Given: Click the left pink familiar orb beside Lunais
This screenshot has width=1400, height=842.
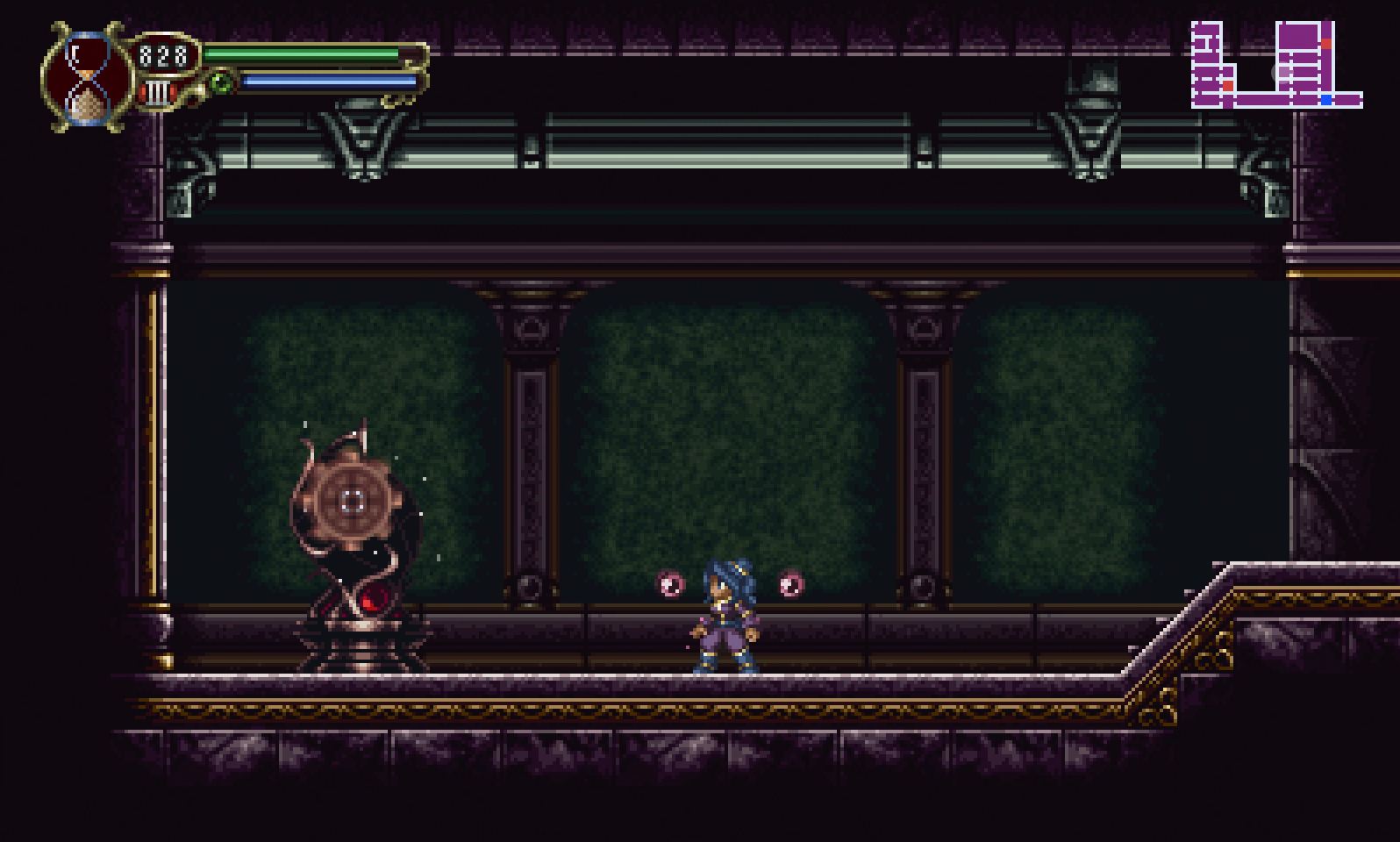Looking at the screenshot, I should click(669, 582).
